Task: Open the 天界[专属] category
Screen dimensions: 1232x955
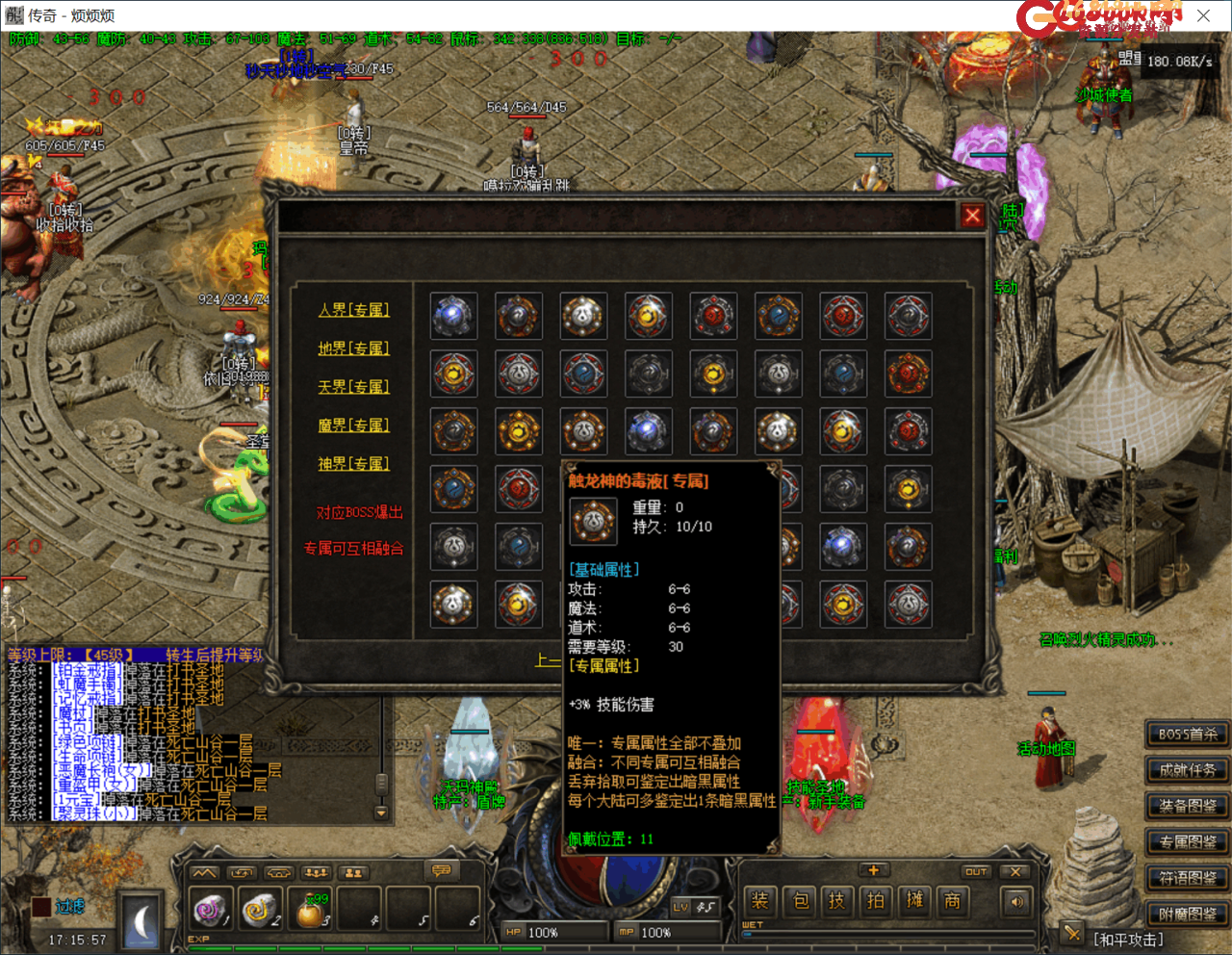Action: pos(354,387)
